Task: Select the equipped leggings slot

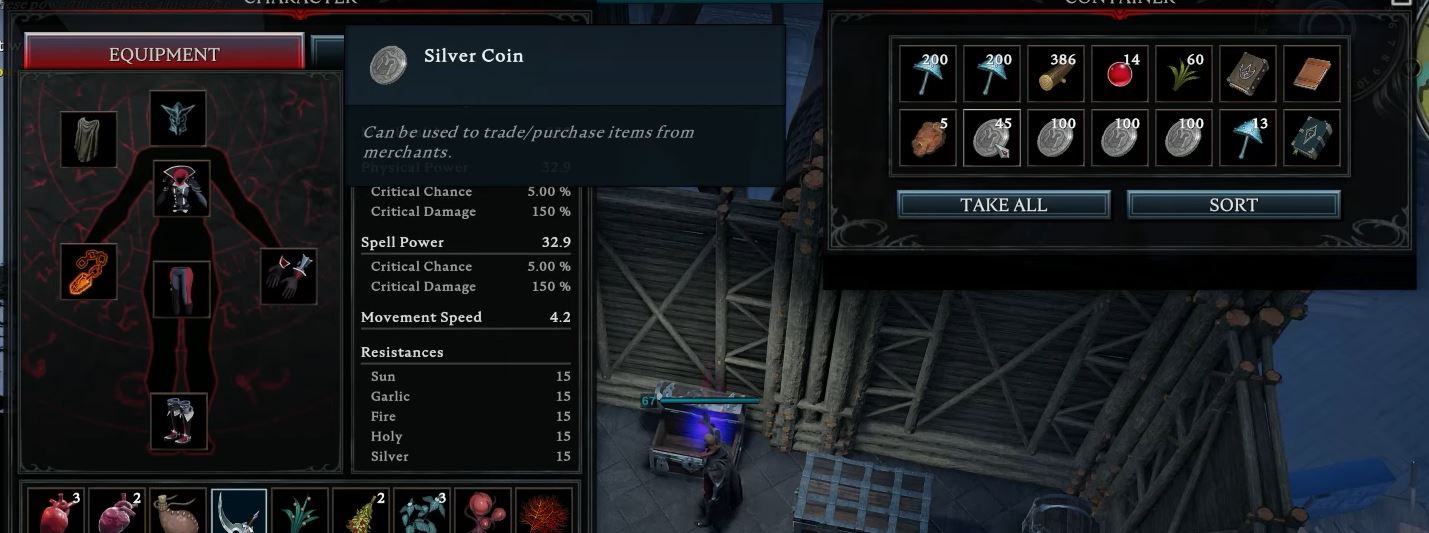Action: (181, 290)
